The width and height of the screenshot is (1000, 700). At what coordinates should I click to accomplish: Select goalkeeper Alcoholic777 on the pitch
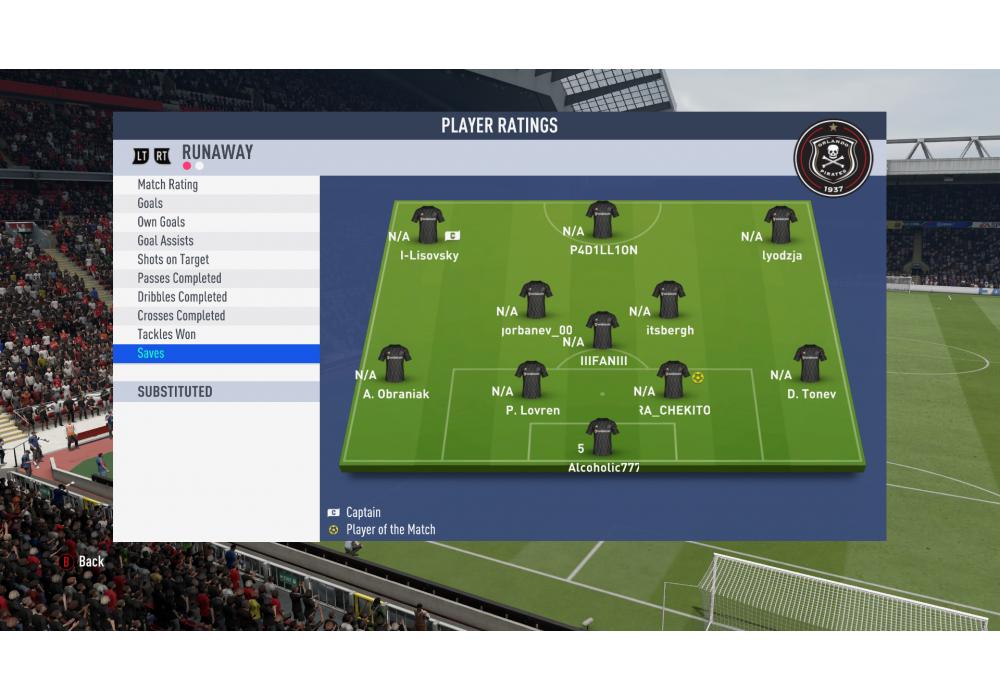(x=603, y=437)
